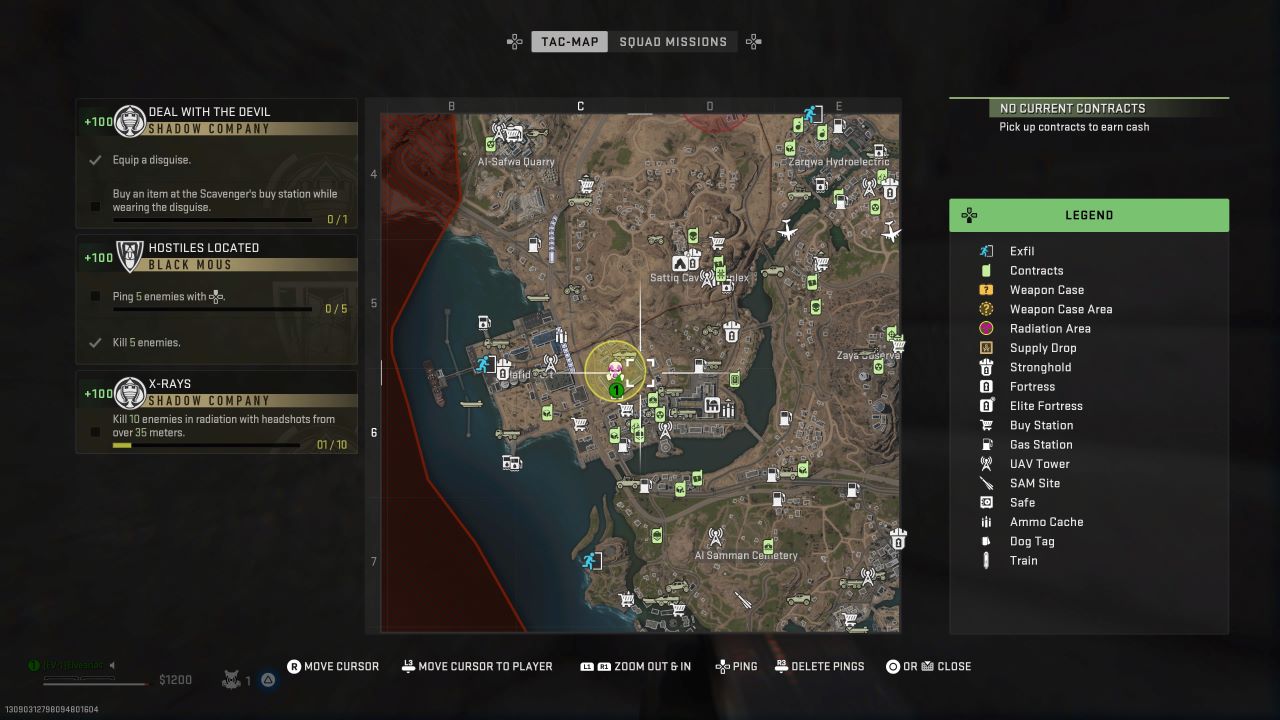Click the Exfil icon in the legend

985,251
